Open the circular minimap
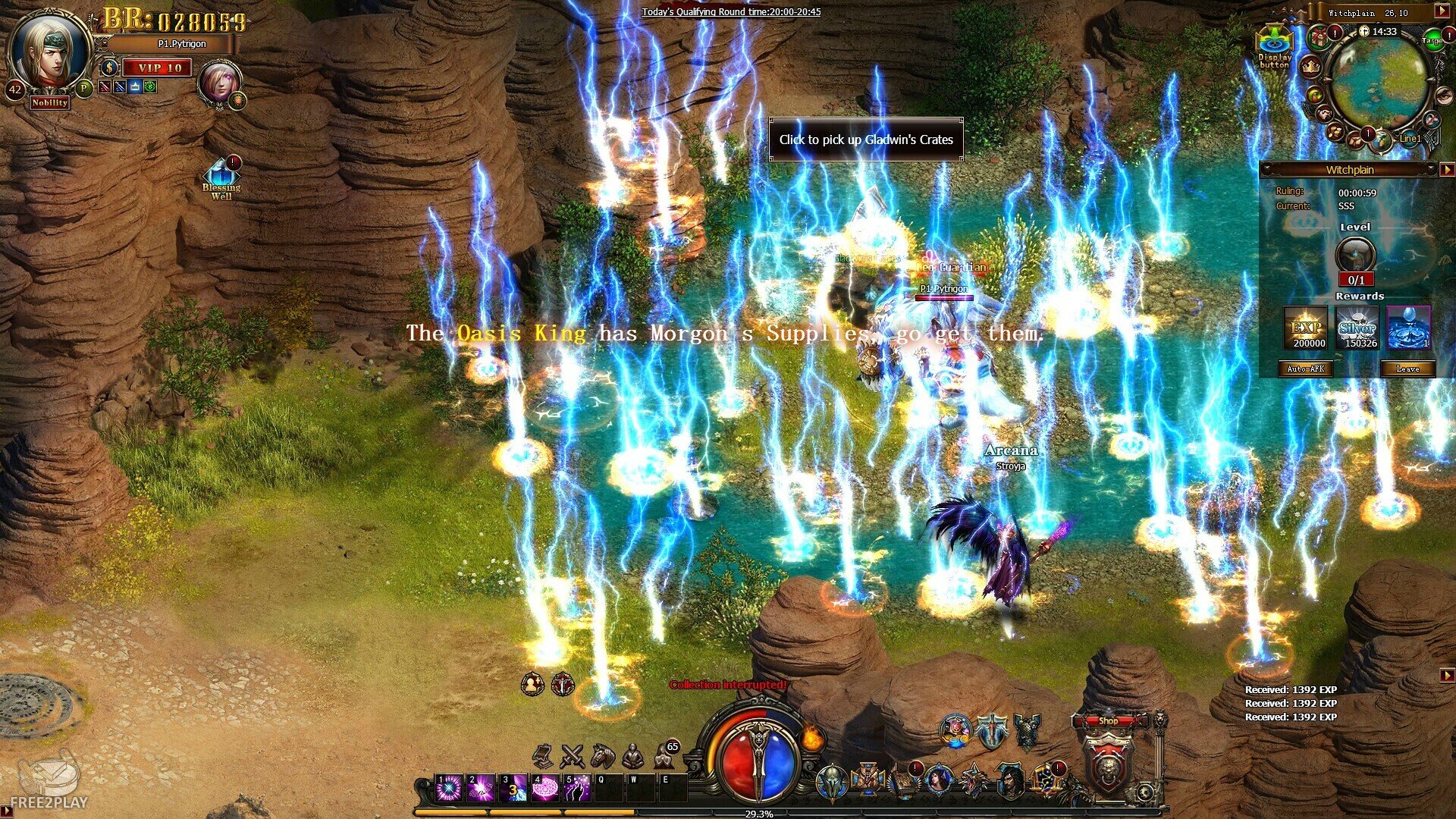Image resolution: width=1456 pixels, height=819 pixels. 1379,82
